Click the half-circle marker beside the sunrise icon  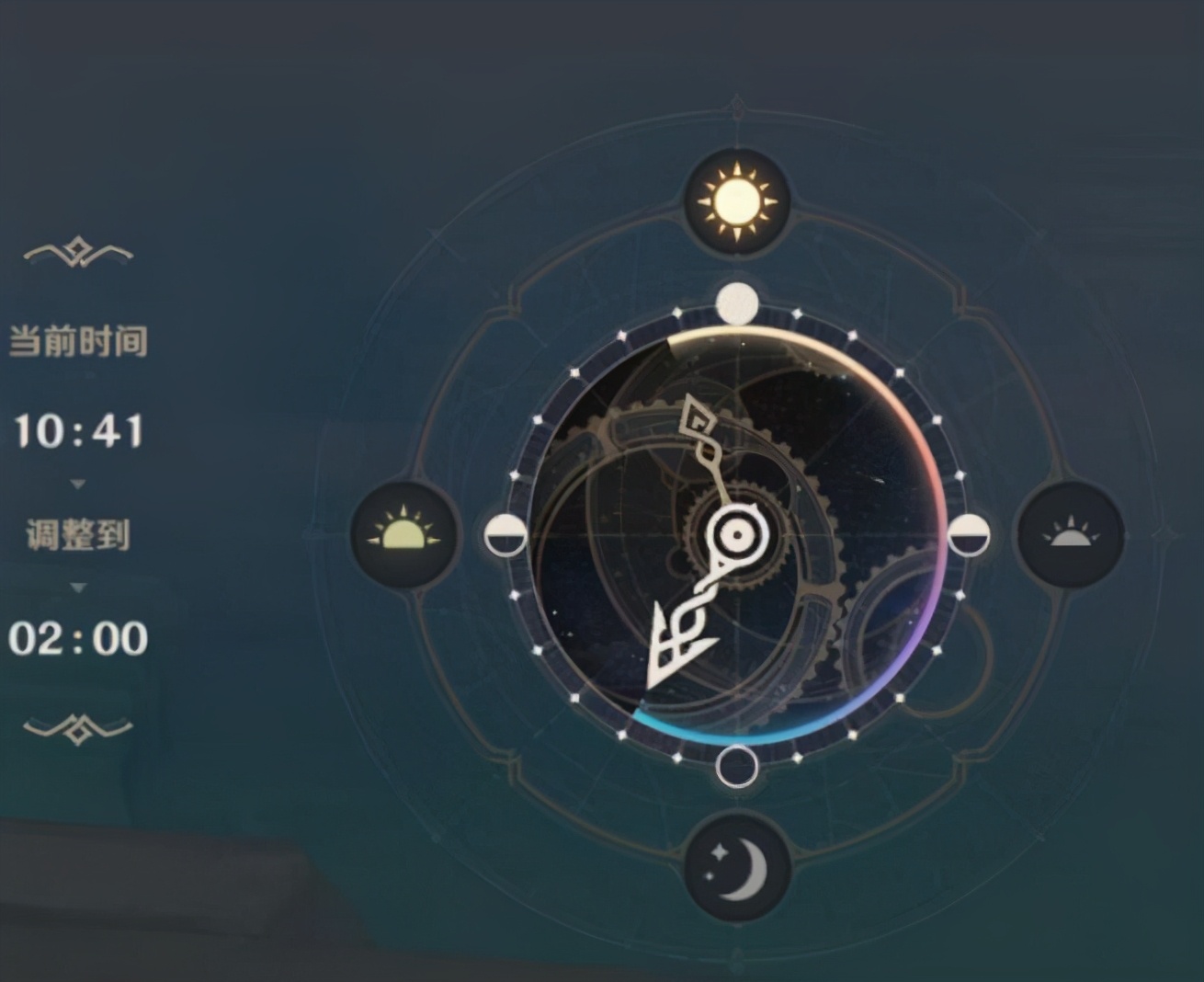click(505, 535)
